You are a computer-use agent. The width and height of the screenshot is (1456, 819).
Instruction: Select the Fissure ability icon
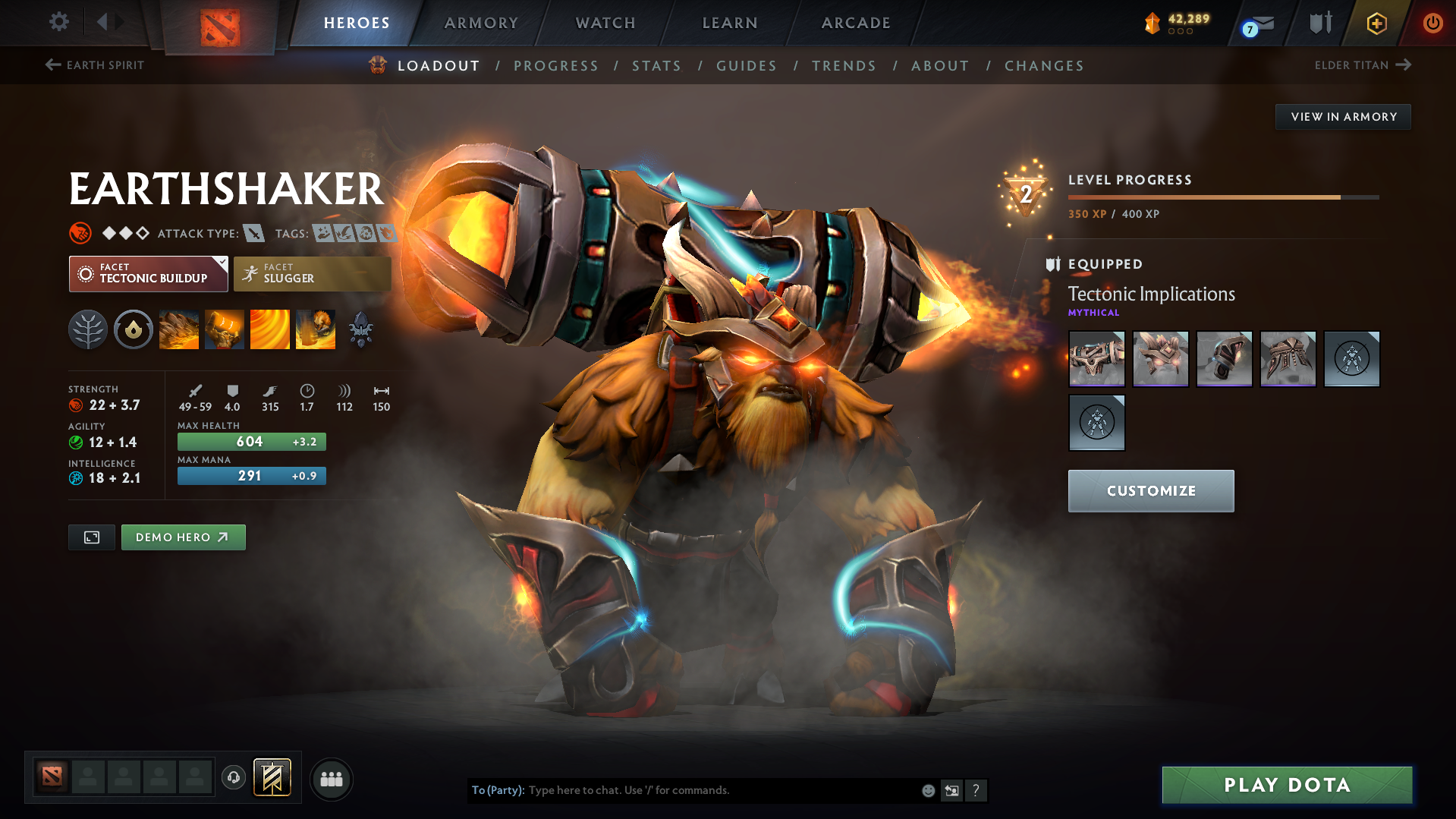click(x=179, y=329)
